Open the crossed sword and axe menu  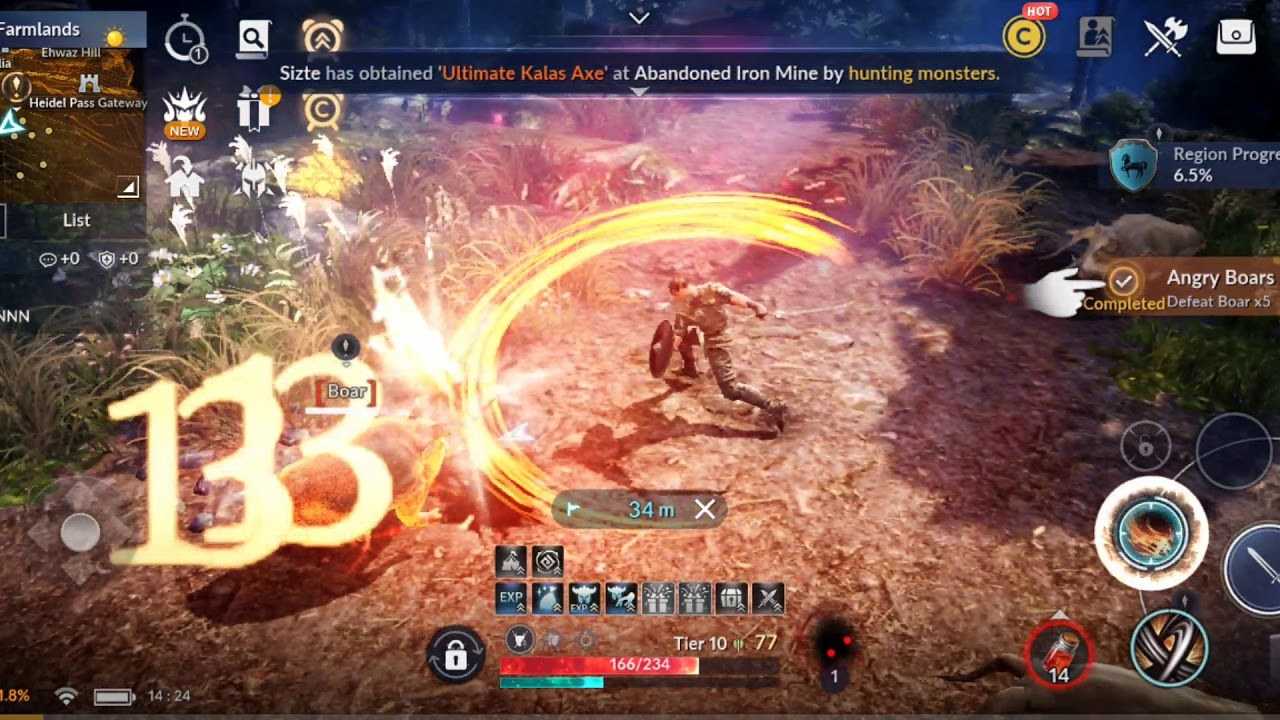(x=1165, y=37)
